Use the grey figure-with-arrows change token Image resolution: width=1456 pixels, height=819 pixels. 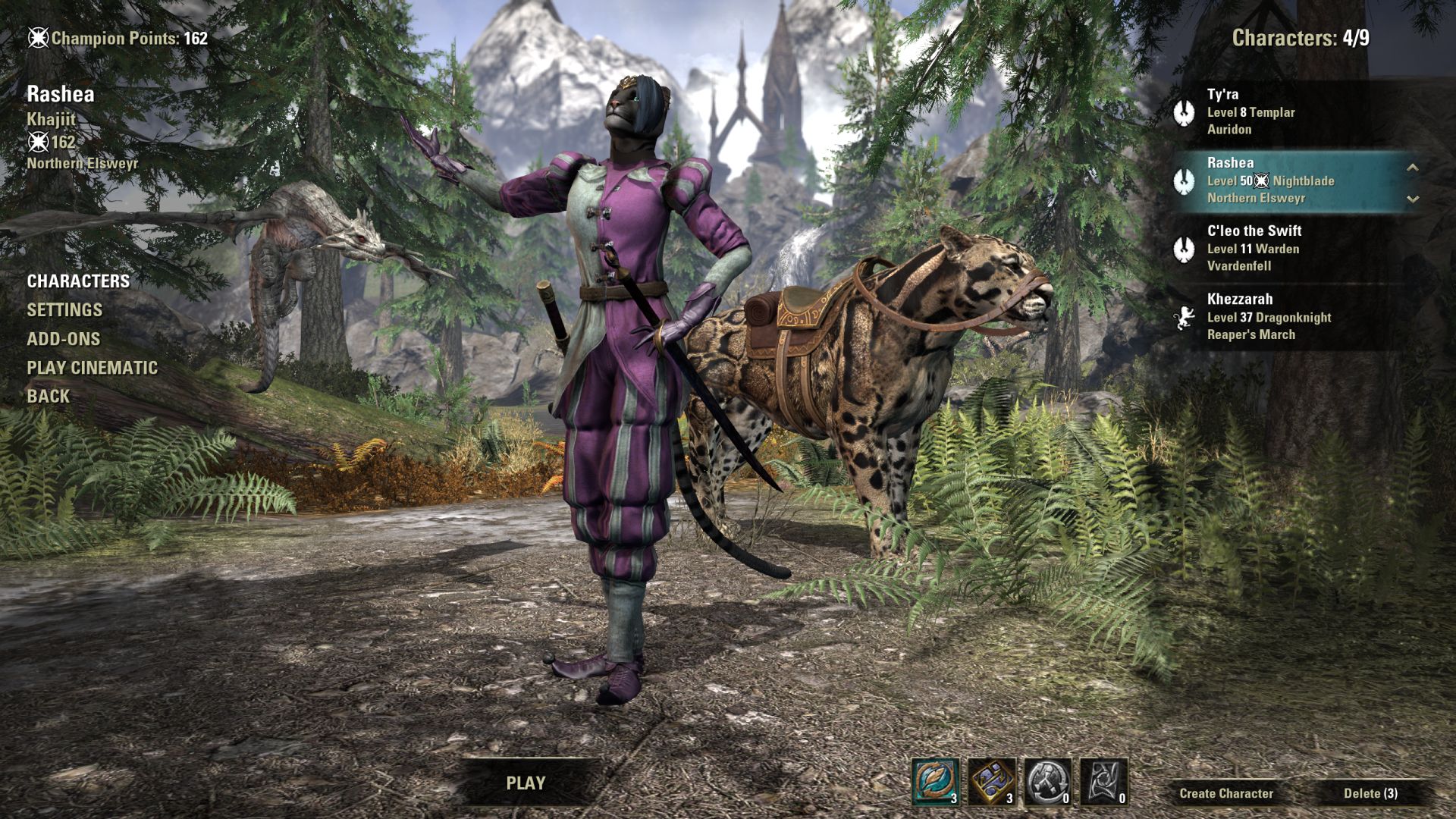(1047, 782)
